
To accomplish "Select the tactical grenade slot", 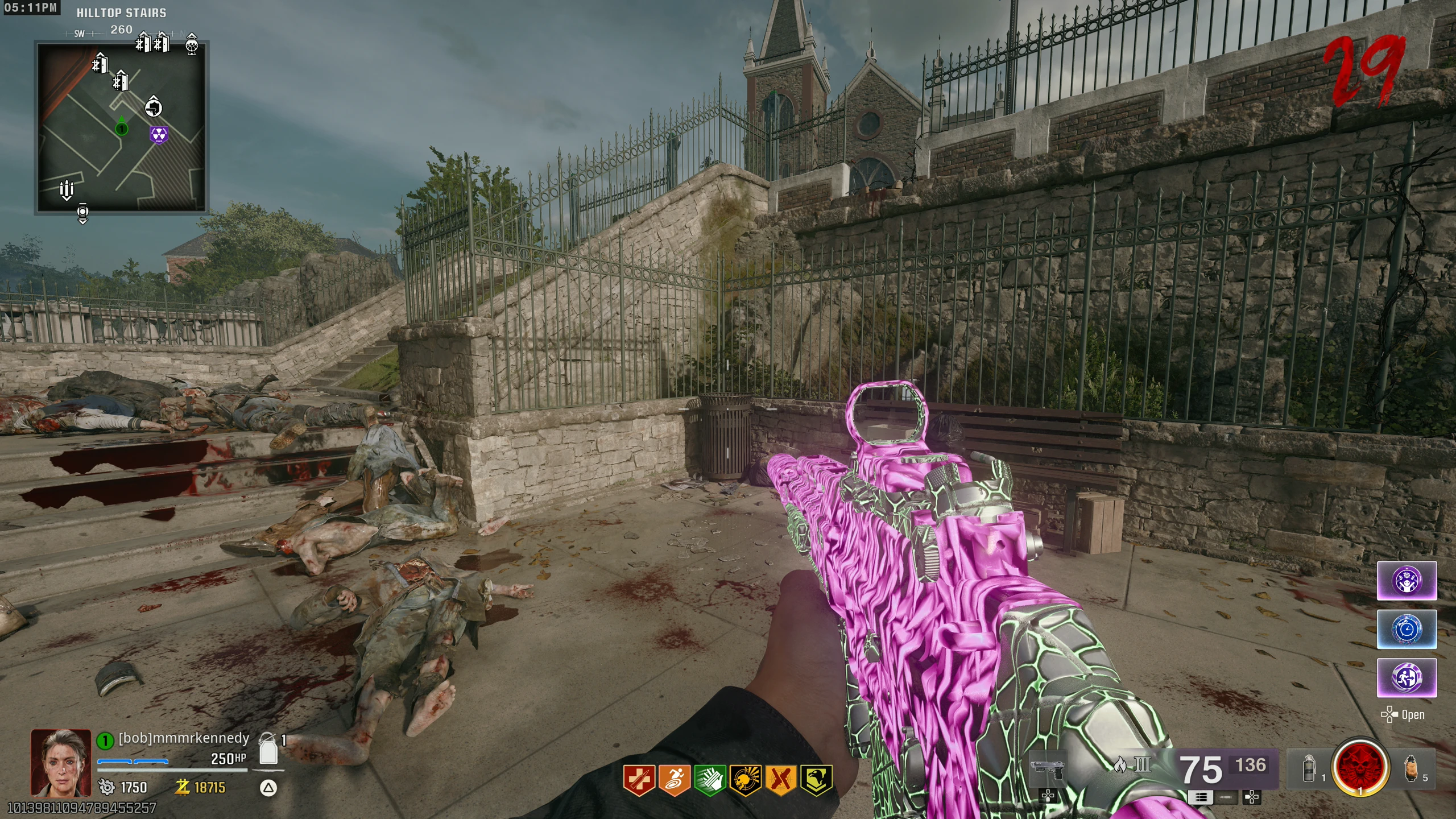I will (1309, 768).
